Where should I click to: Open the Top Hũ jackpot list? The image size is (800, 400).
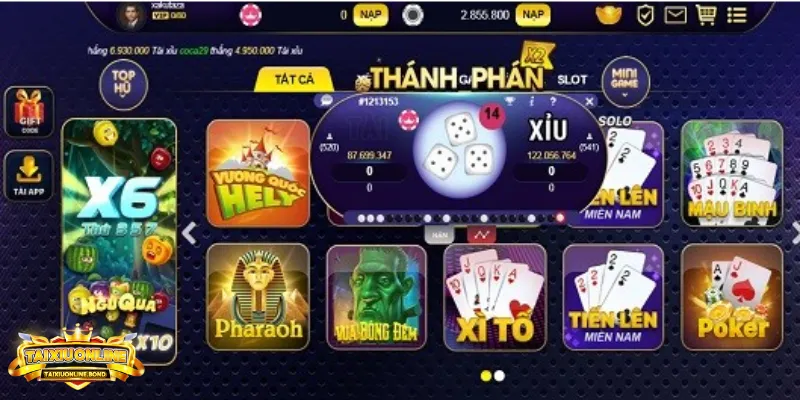click(123, 81)
